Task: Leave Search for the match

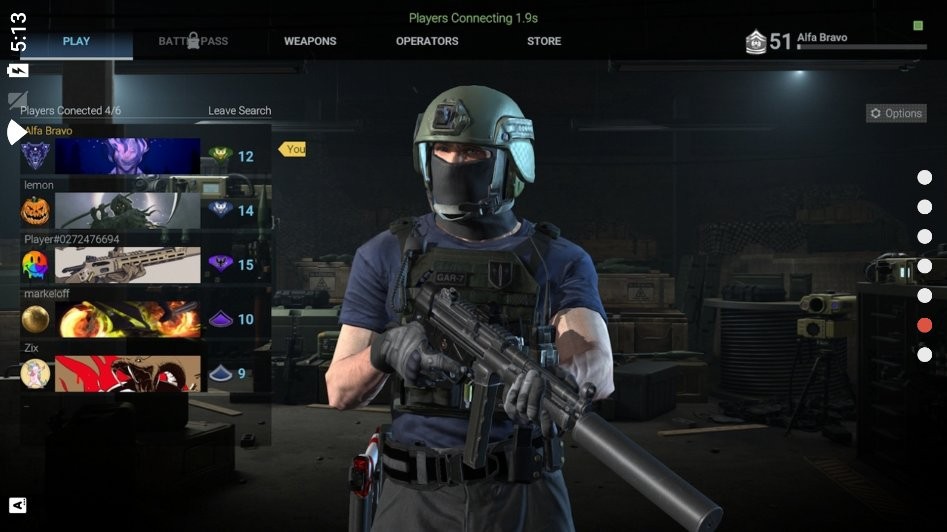Action: click(x=239, y=111)
